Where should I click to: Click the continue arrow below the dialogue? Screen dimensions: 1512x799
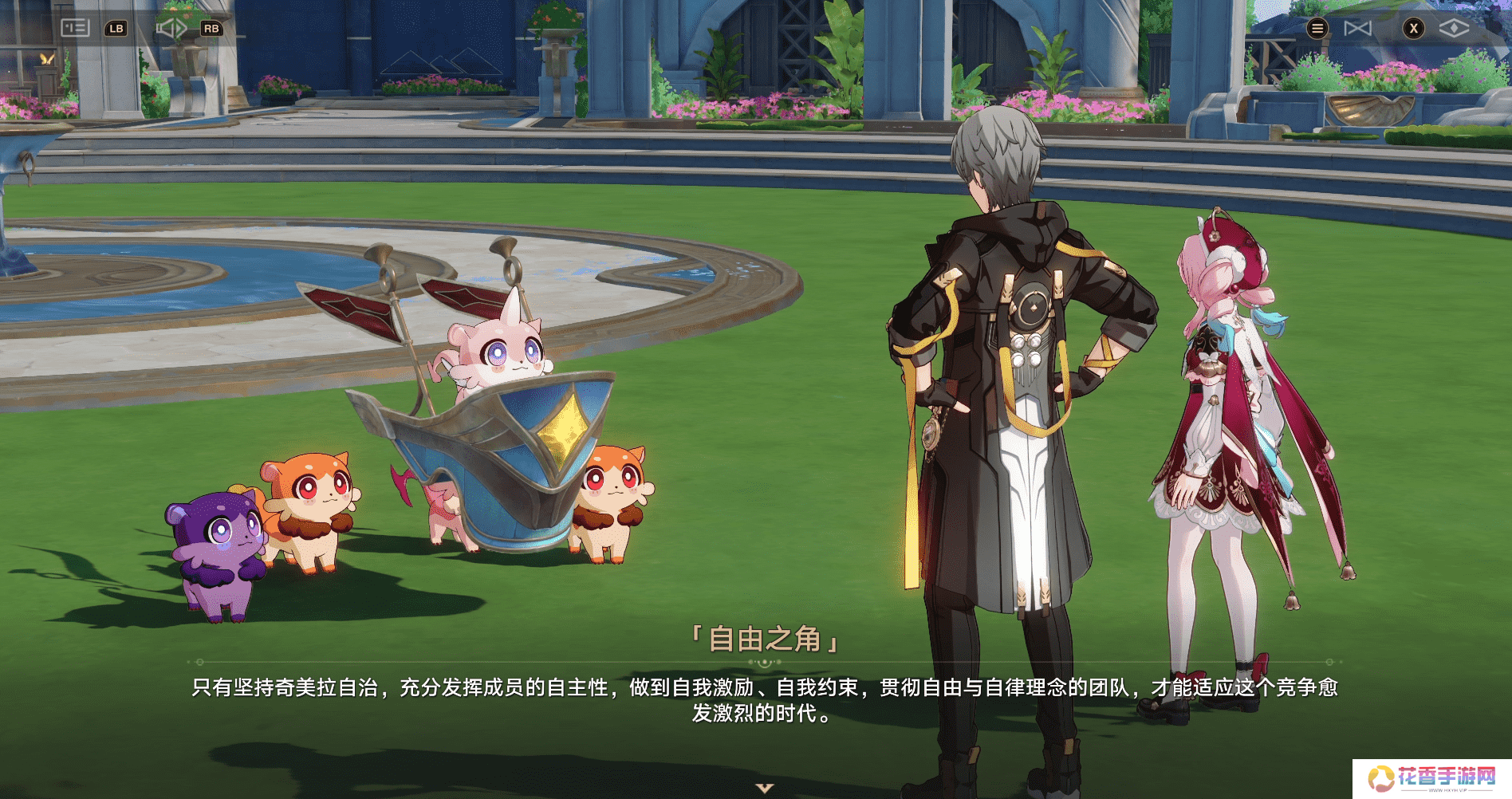pos(765,788)
